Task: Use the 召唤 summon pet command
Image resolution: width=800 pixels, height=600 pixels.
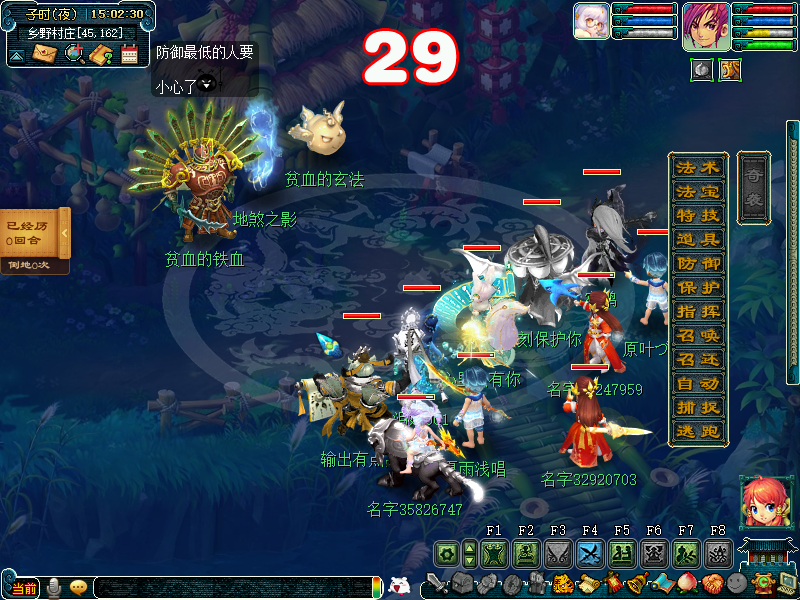Action: point(697,336)
